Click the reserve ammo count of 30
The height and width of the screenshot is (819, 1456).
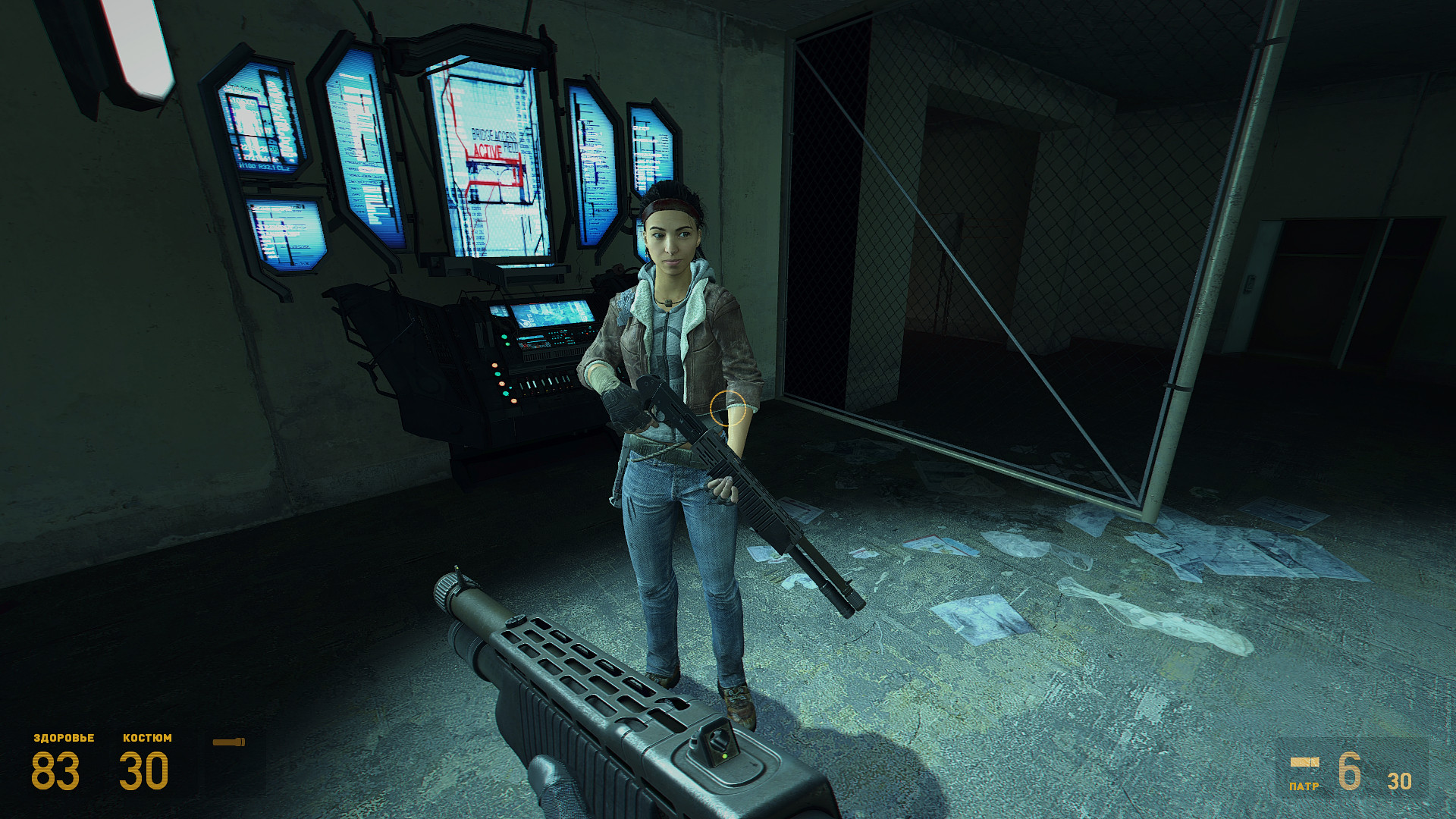[1399, 780]
